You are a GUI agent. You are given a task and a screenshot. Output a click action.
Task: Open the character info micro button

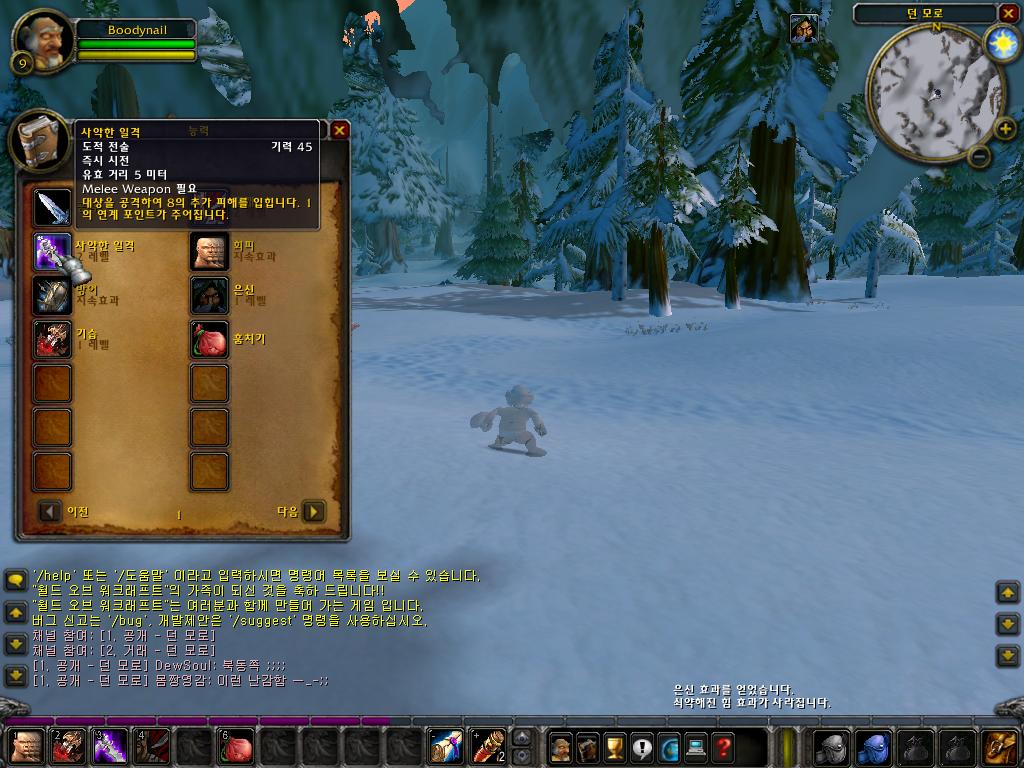tap(561, 746)
